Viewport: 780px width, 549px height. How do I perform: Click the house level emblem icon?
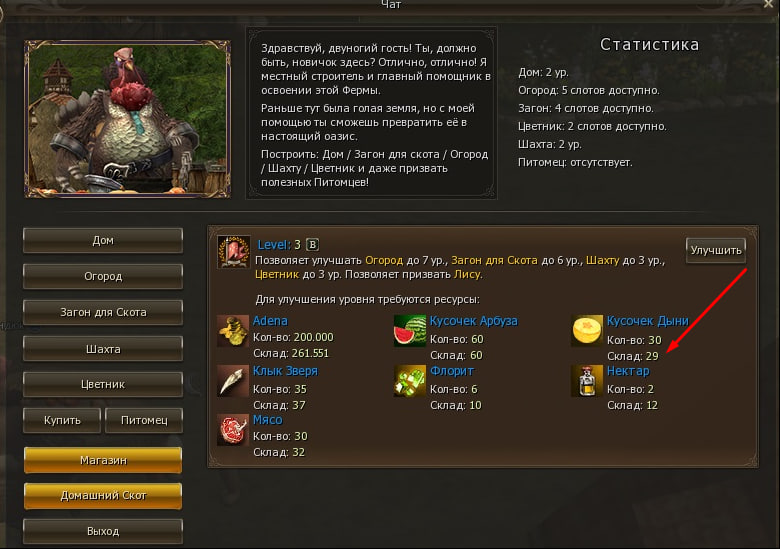tap(234, 251)
